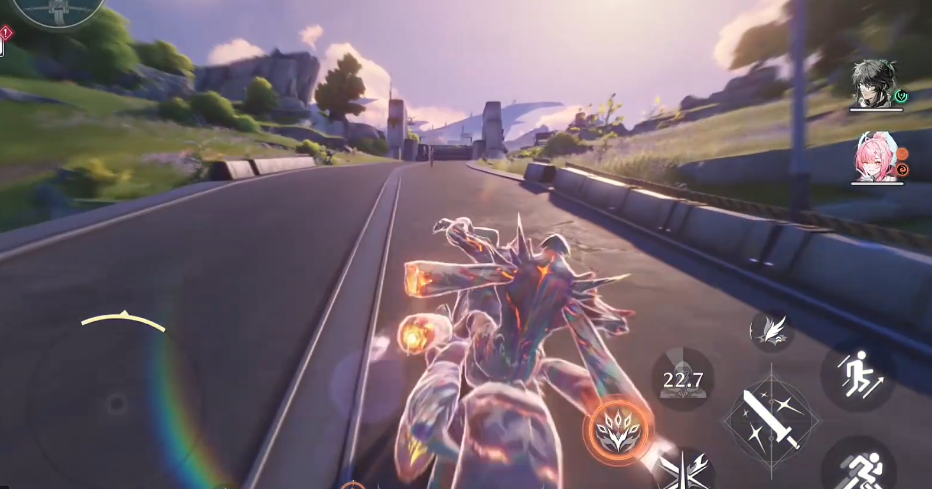
Task: Attack with the sword basic attack button
Action: [x=770, y=418]
